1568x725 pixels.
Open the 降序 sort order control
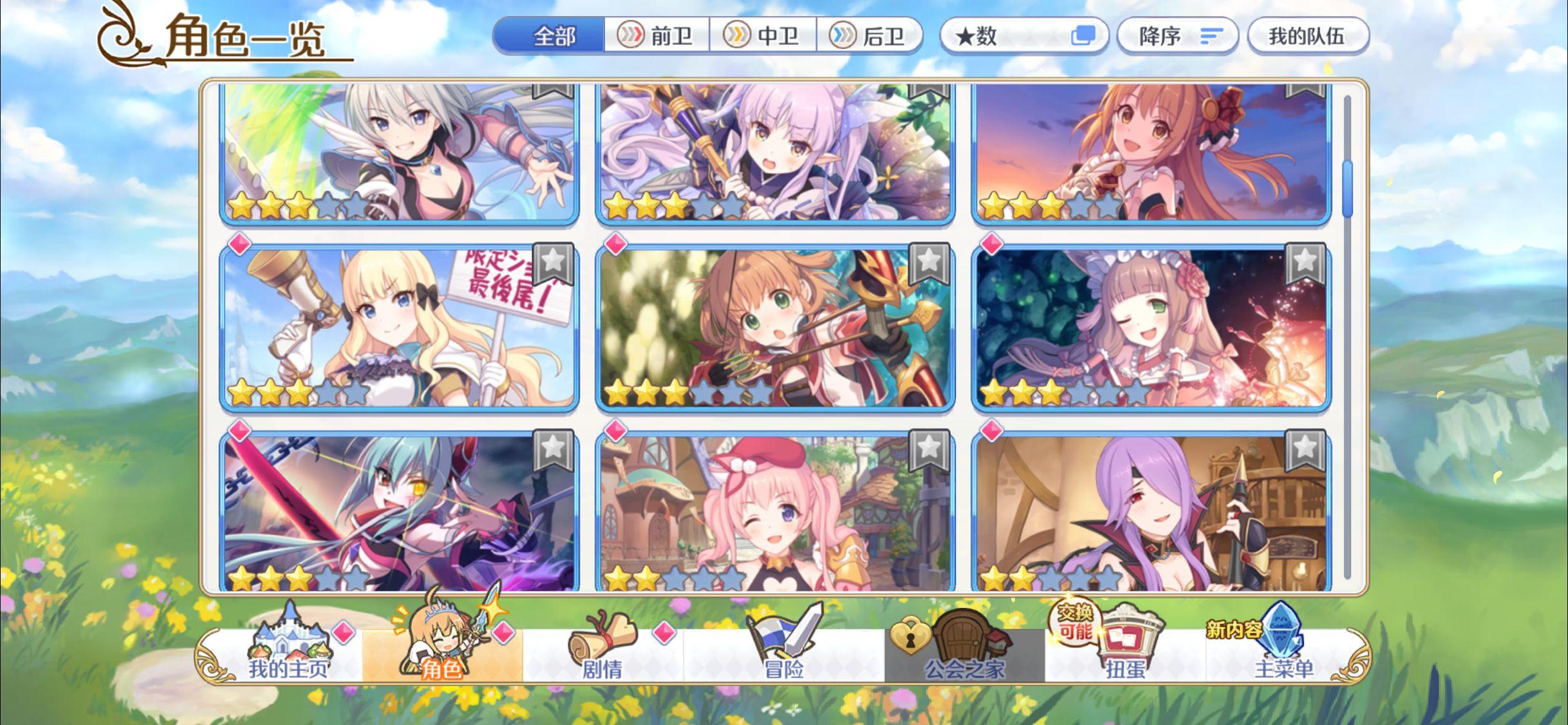[x=1178, y=37]
